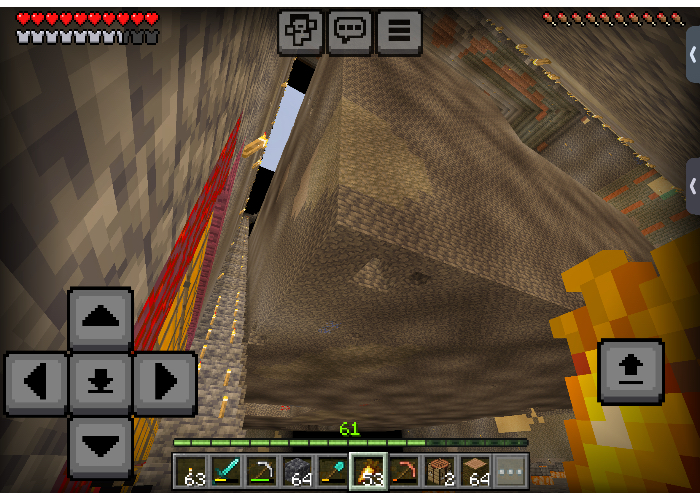Tap the center d-pad sneak button
Screen dimensions: 700x500
[x=100, y=383]
